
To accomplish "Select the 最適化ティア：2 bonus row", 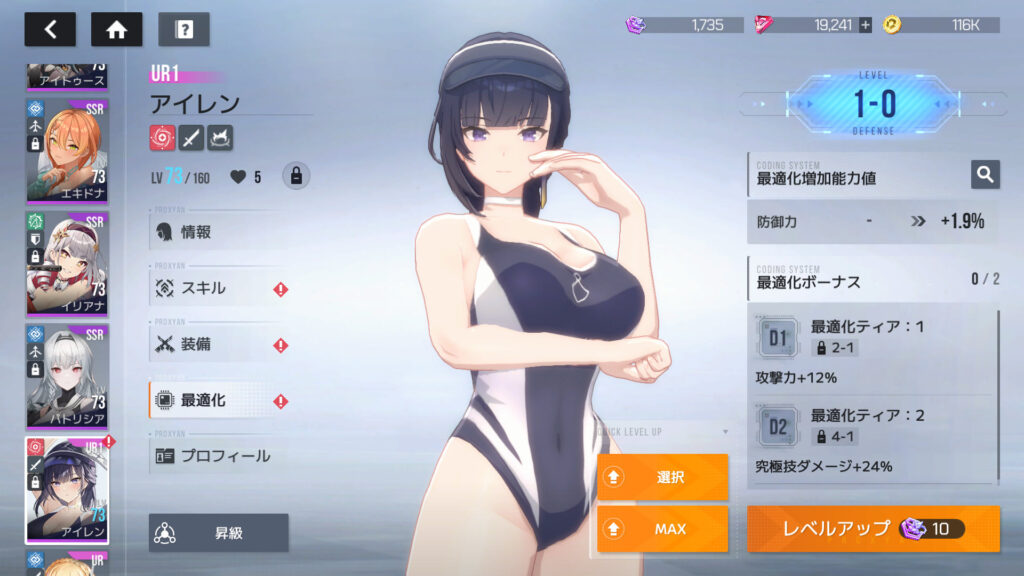I will click(x=870, y=440).
